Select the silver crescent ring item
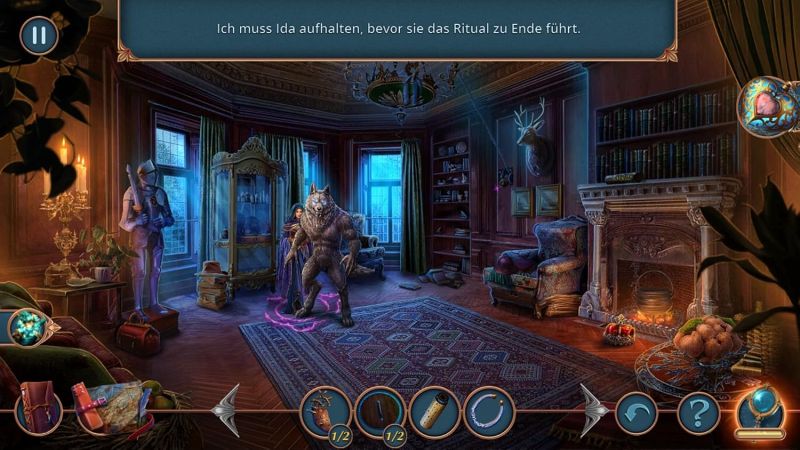The height and width of the screenshot is (450, 800). click(489, 410)
